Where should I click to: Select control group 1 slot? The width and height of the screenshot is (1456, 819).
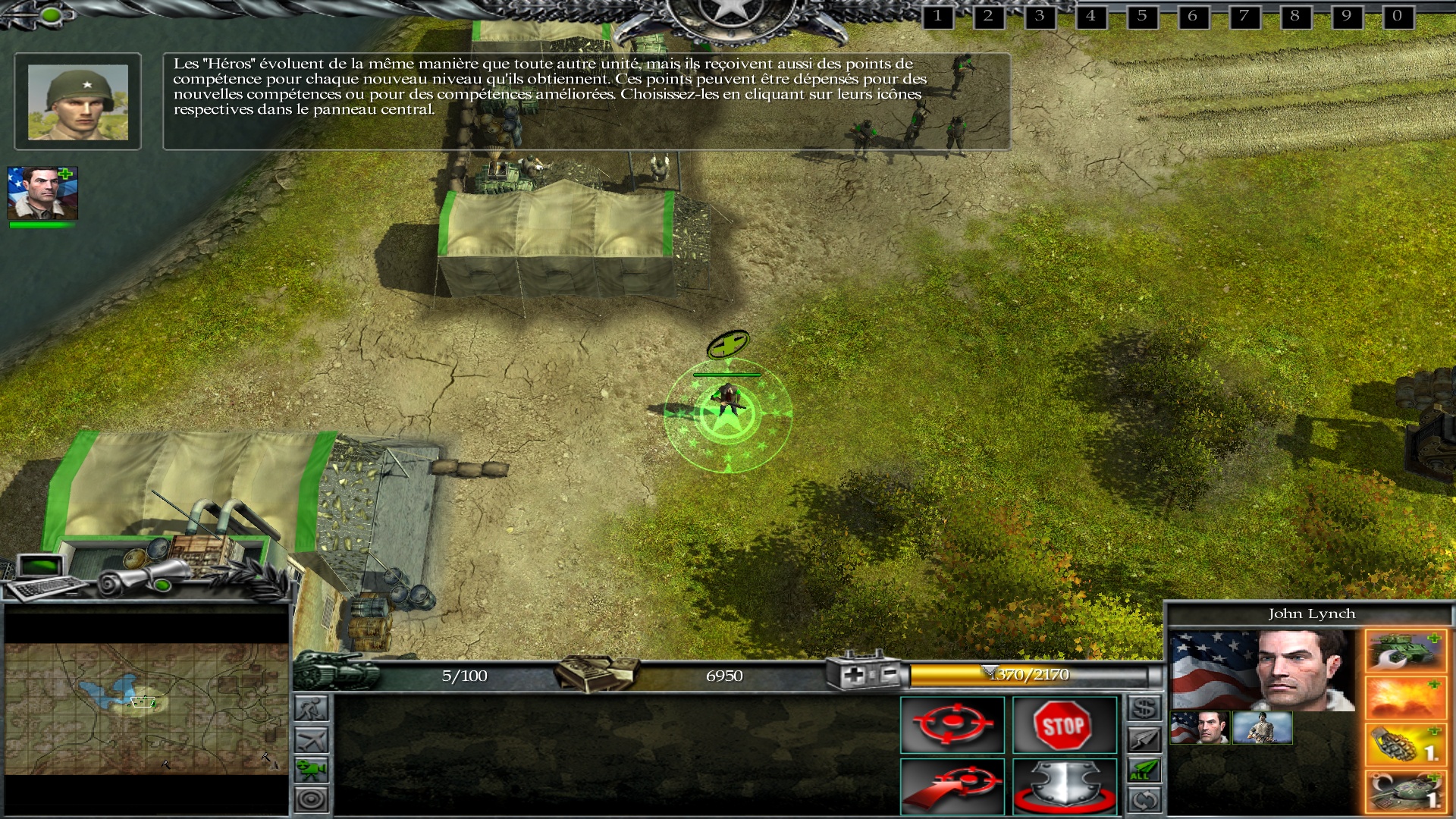937,16
